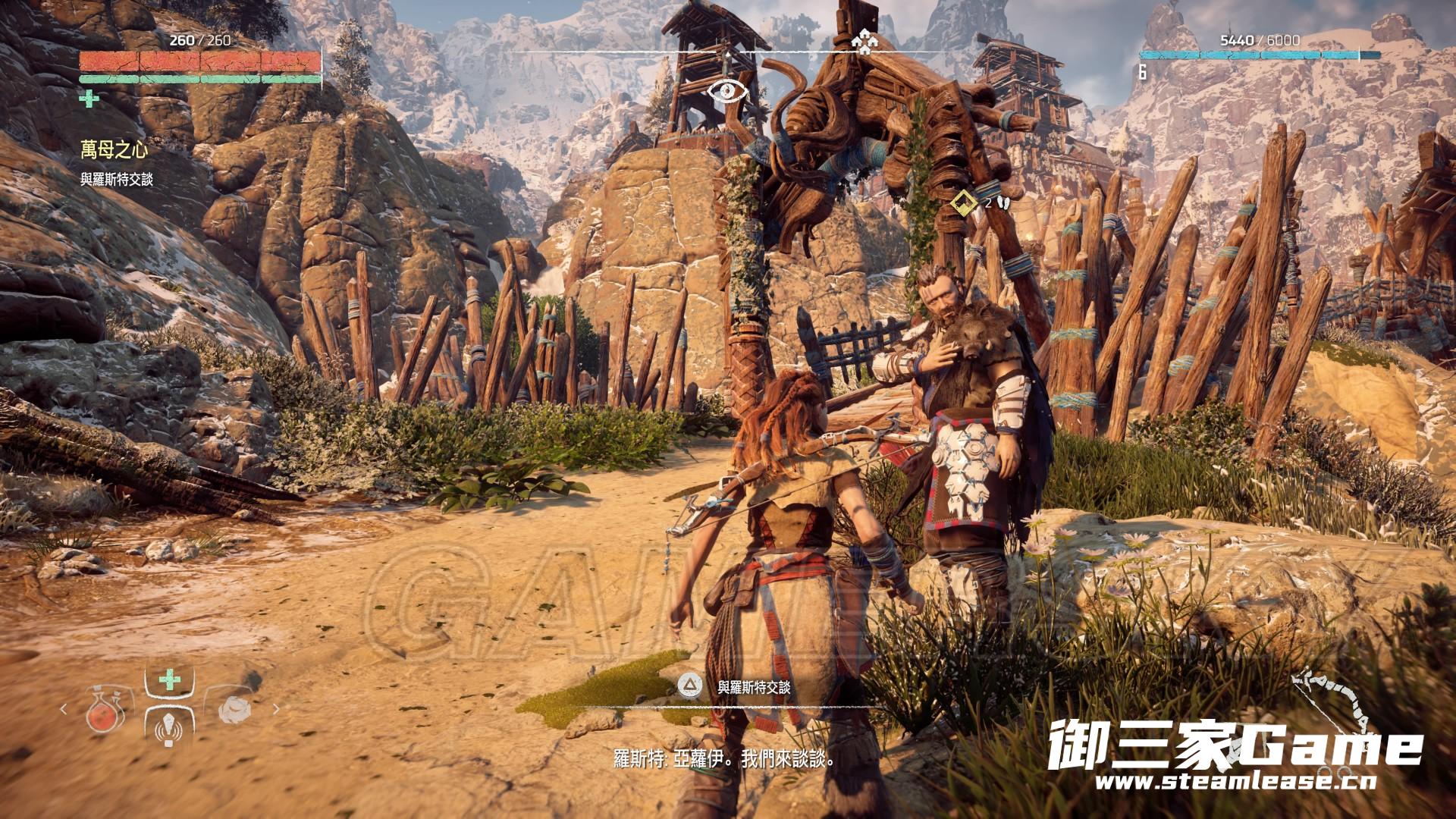Cycle tool wheel with the left arrow

(x=64, y=710)
